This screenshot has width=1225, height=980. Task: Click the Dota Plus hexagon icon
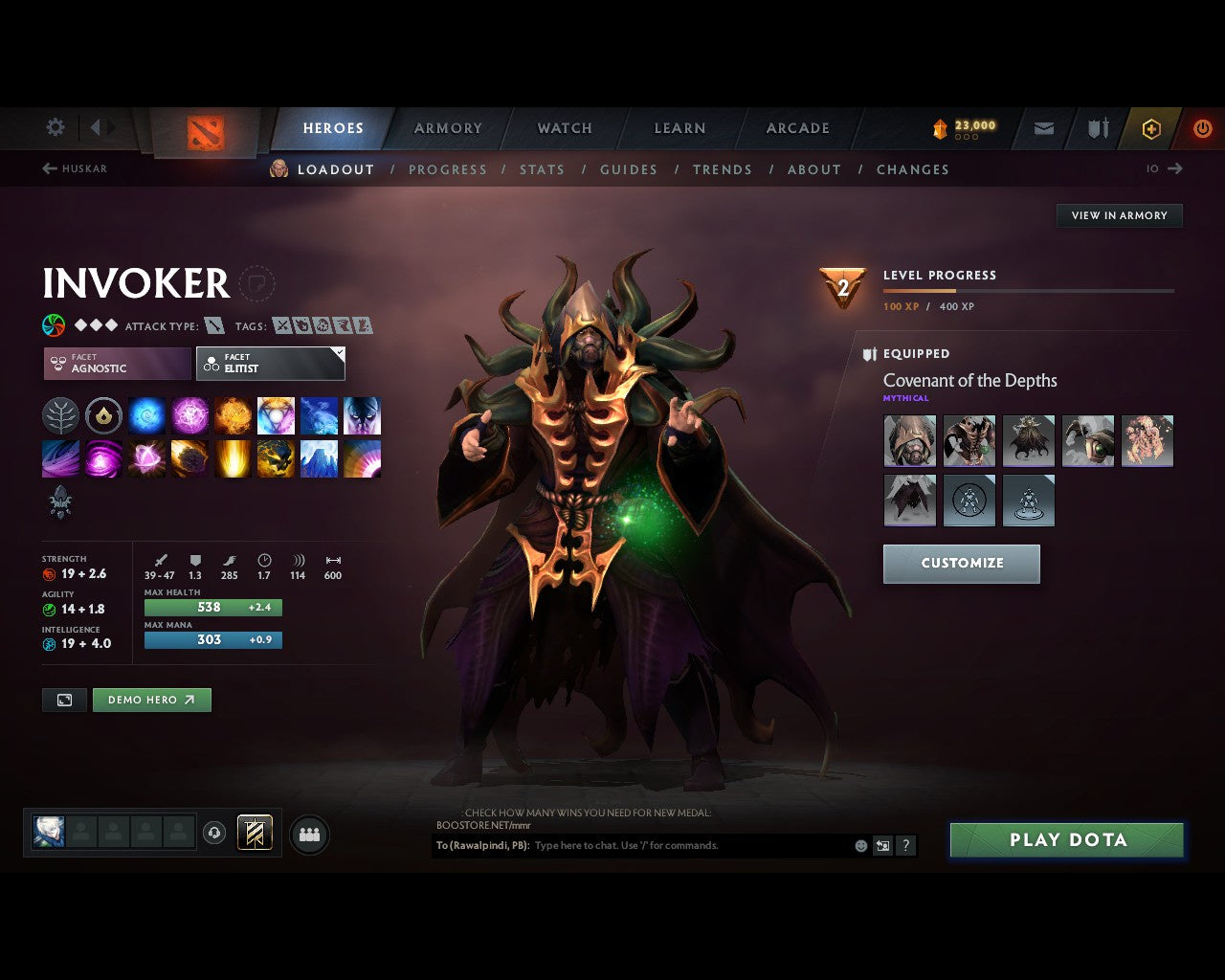pyautogui.click(x=1151, y=128)
